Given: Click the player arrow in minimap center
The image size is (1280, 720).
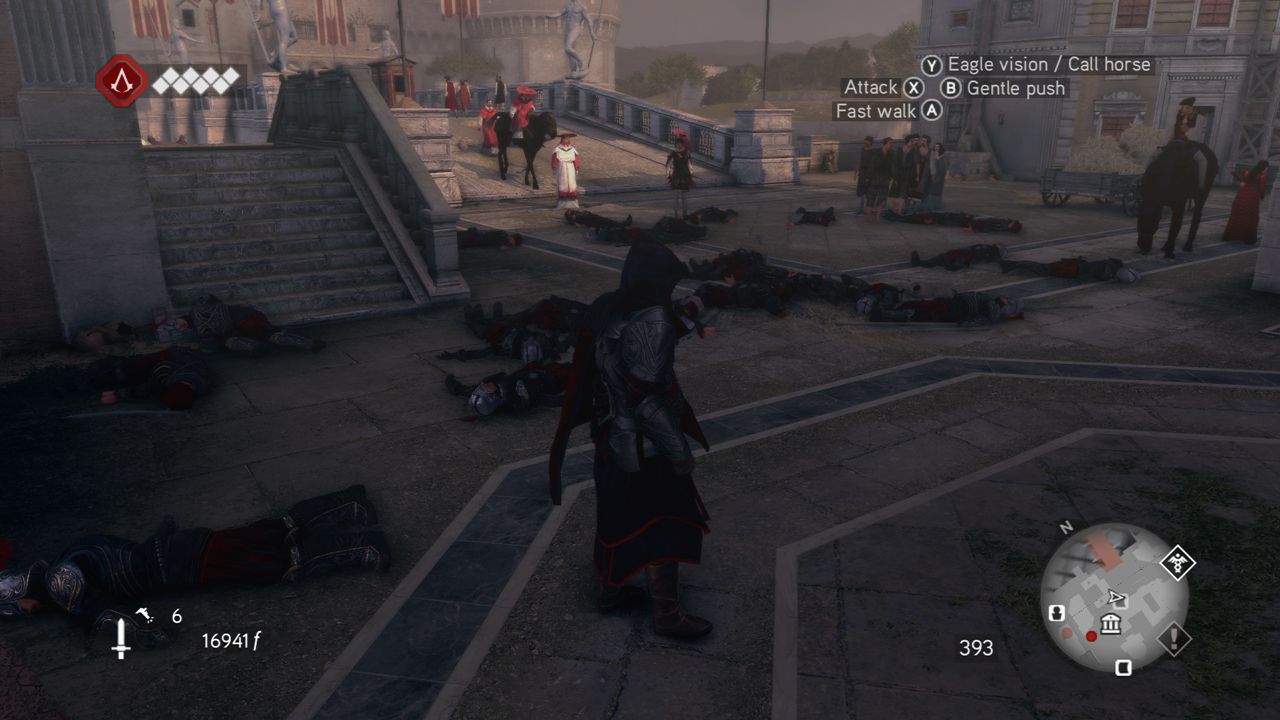Looking at the screenshot, I should pyautogui.click(x=1115, y=596).
